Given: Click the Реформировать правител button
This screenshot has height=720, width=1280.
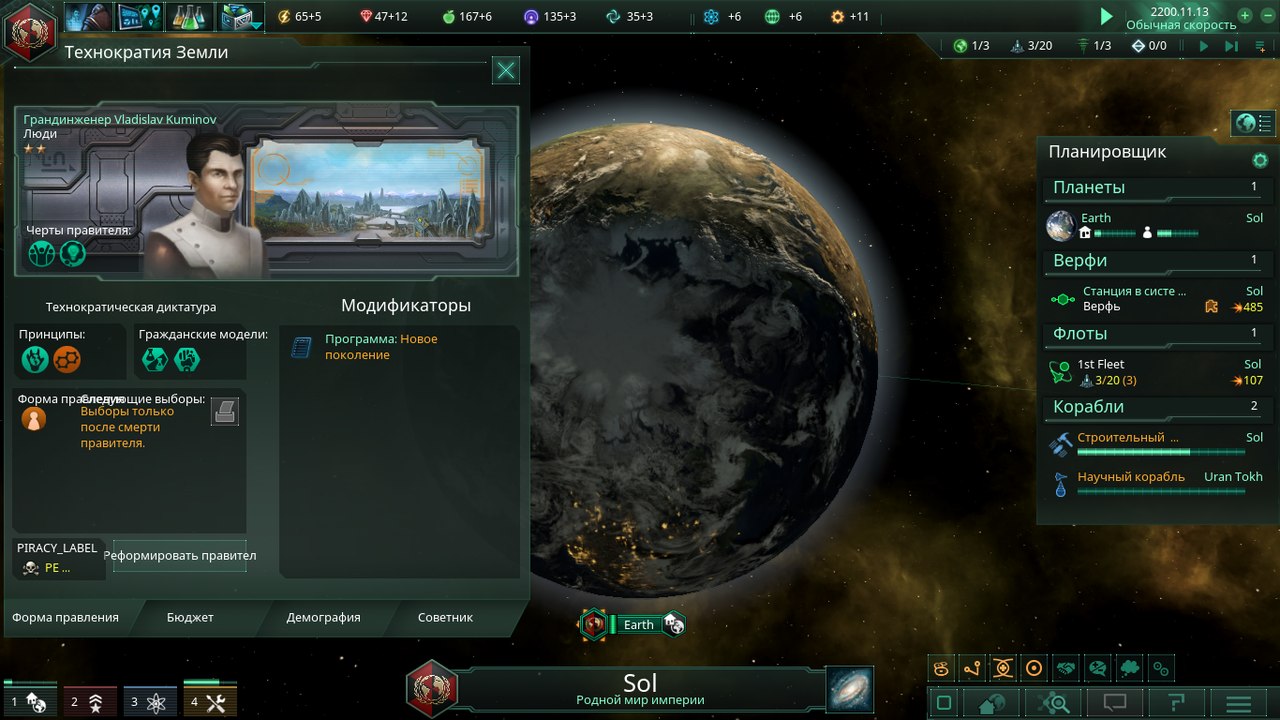Looking at the screenshot, I should (x=179, y=555).
